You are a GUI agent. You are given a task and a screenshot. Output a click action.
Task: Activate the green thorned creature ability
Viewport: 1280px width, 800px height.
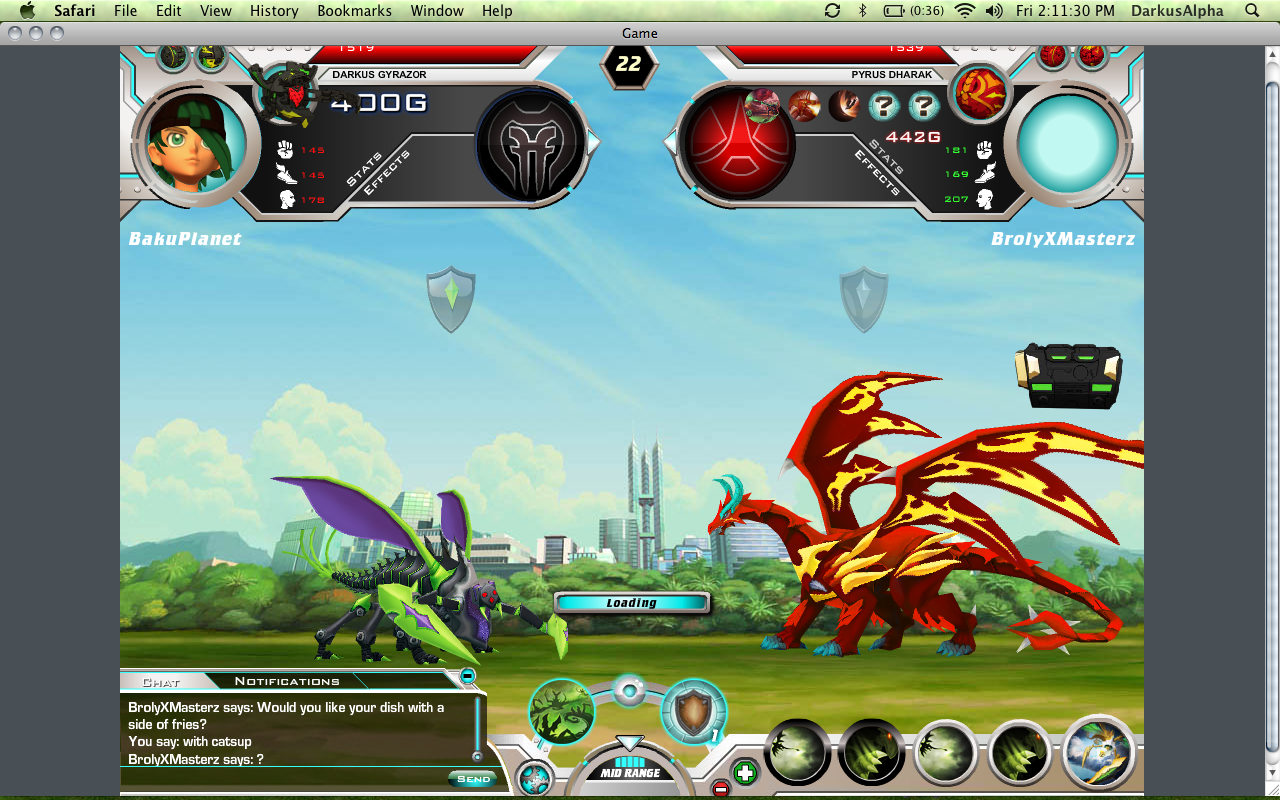tap(562, 712)
